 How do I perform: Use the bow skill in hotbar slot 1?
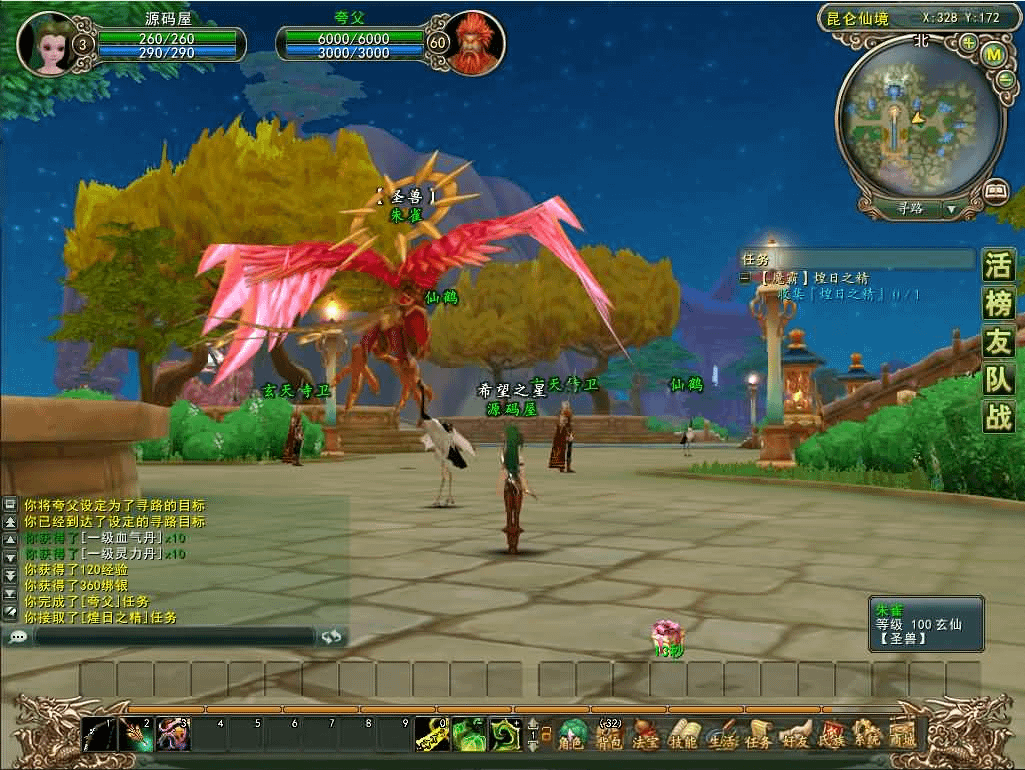(99, 735)
